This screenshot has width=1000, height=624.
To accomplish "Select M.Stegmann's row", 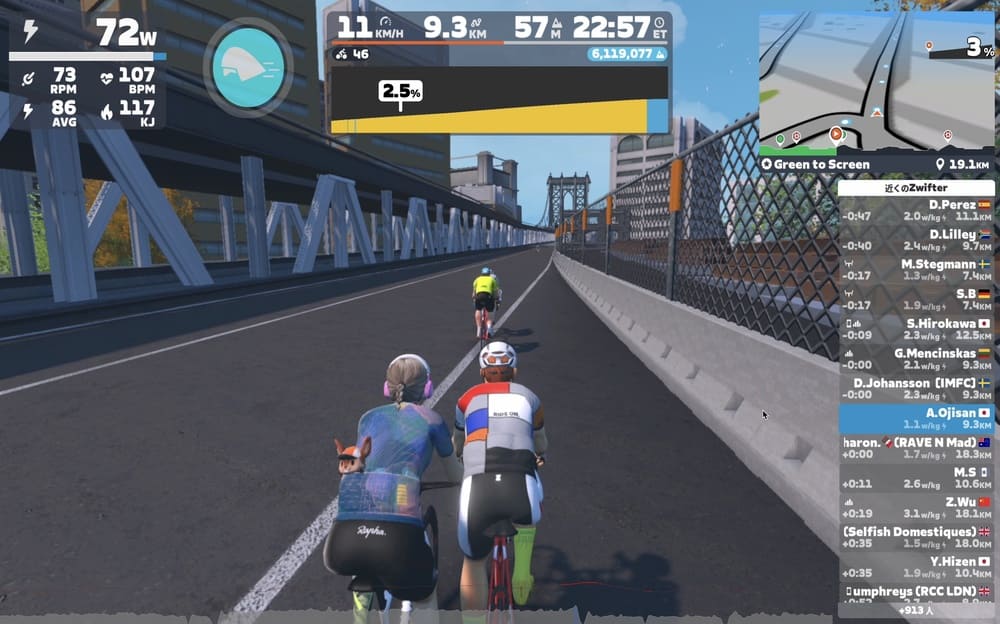I will tap(916, 269).
